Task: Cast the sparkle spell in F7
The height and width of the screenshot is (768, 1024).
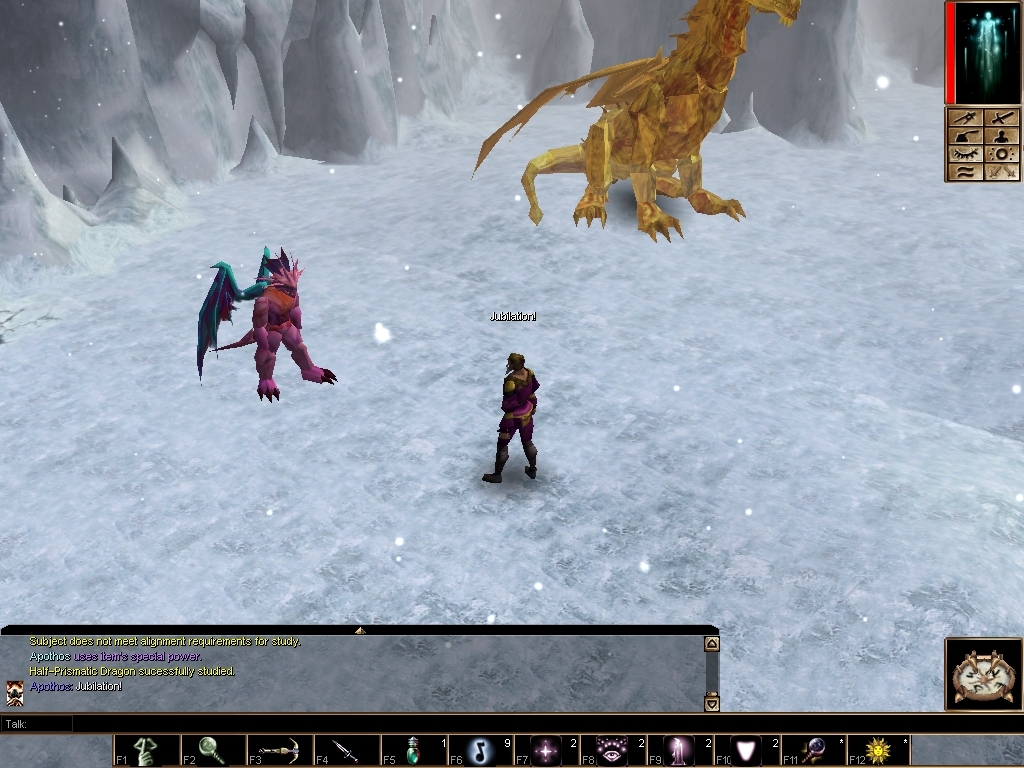Action: 547,751
